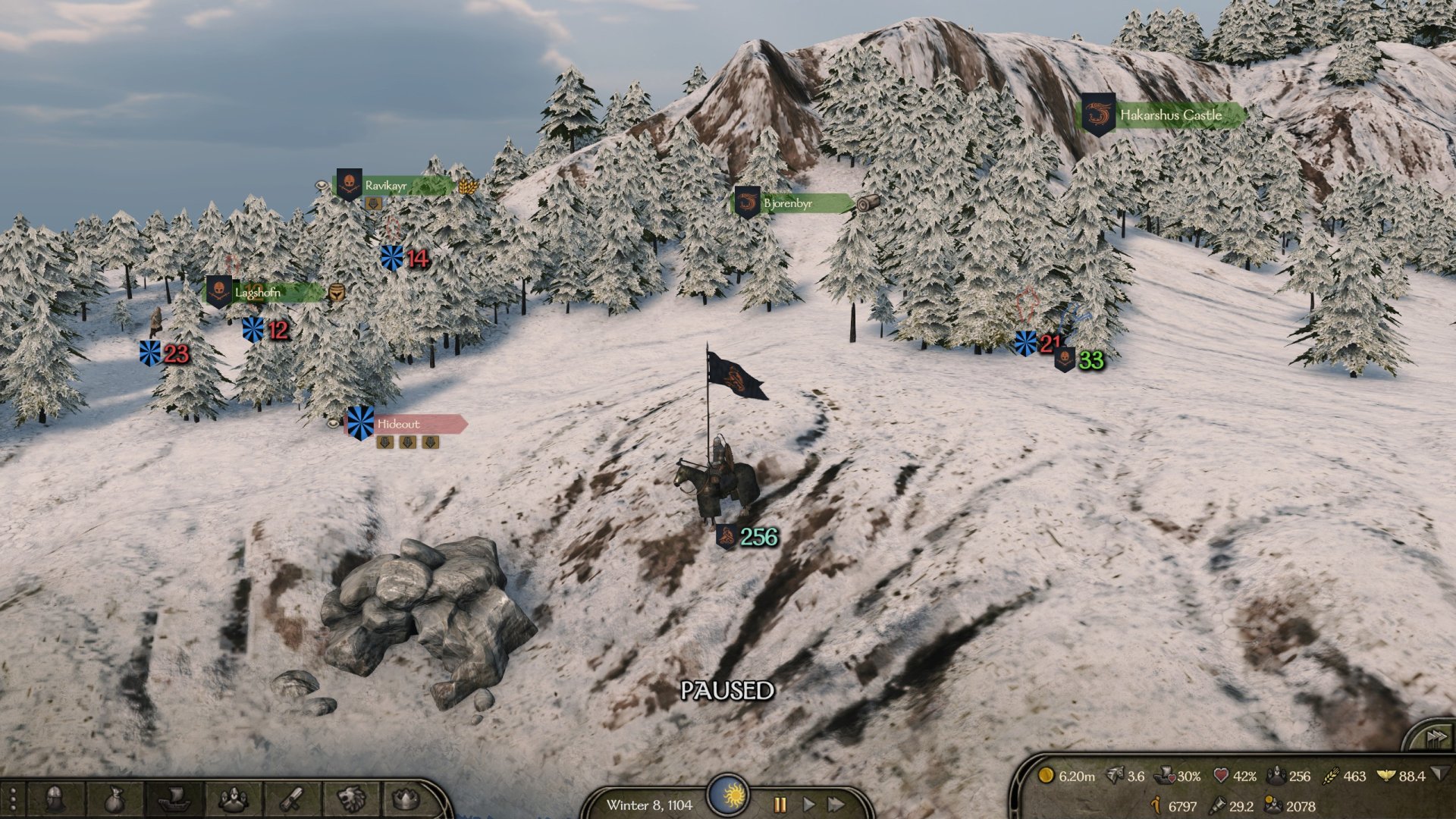Open the inventory sack icon
Viewport: 1456px width, 819px height.
pos(114,799)
